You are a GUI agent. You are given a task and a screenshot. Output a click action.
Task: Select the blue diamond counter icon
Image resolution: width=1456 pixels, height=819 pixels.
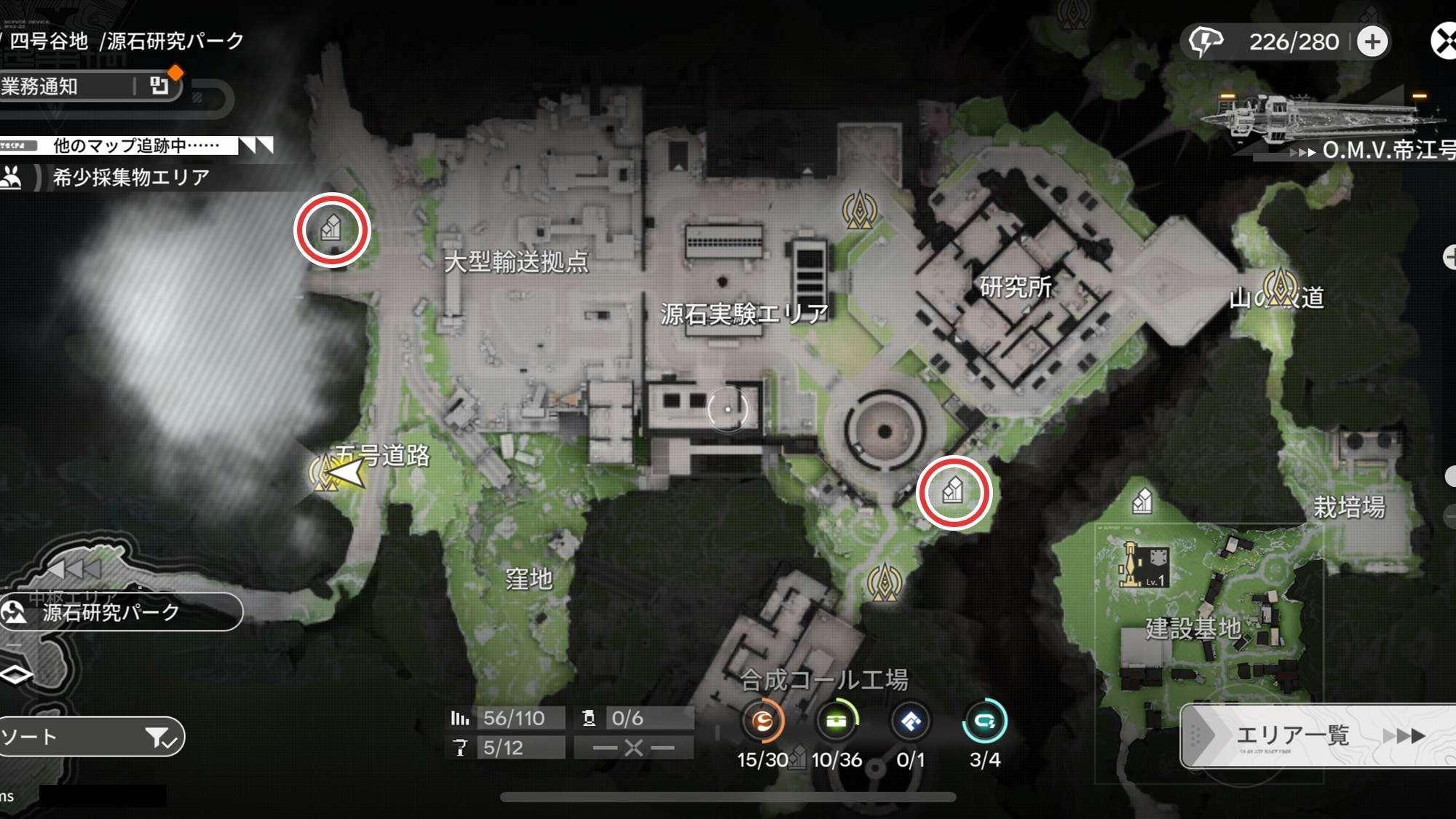[x=911, y=721]
